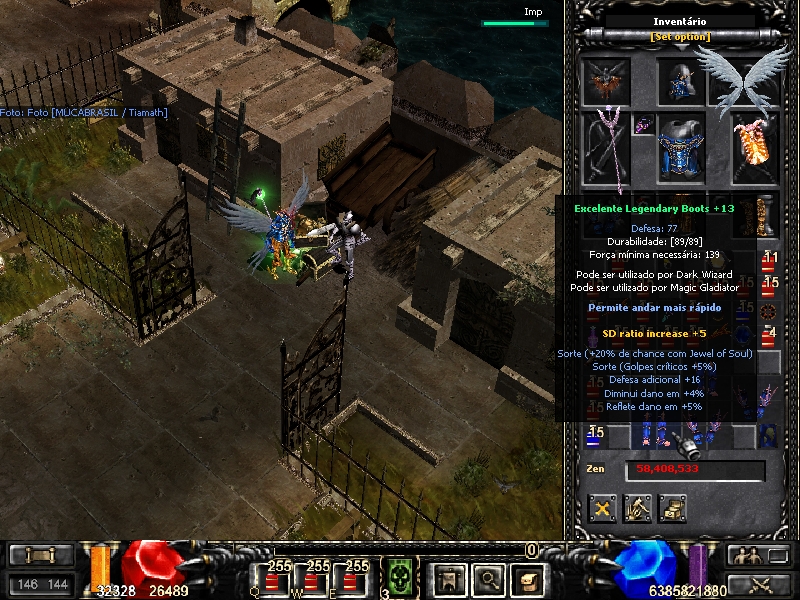The height and width of the screenshot is (600, 800).
Task: Open the magnifying glass menu button
Action: click(x=488, y=578)
